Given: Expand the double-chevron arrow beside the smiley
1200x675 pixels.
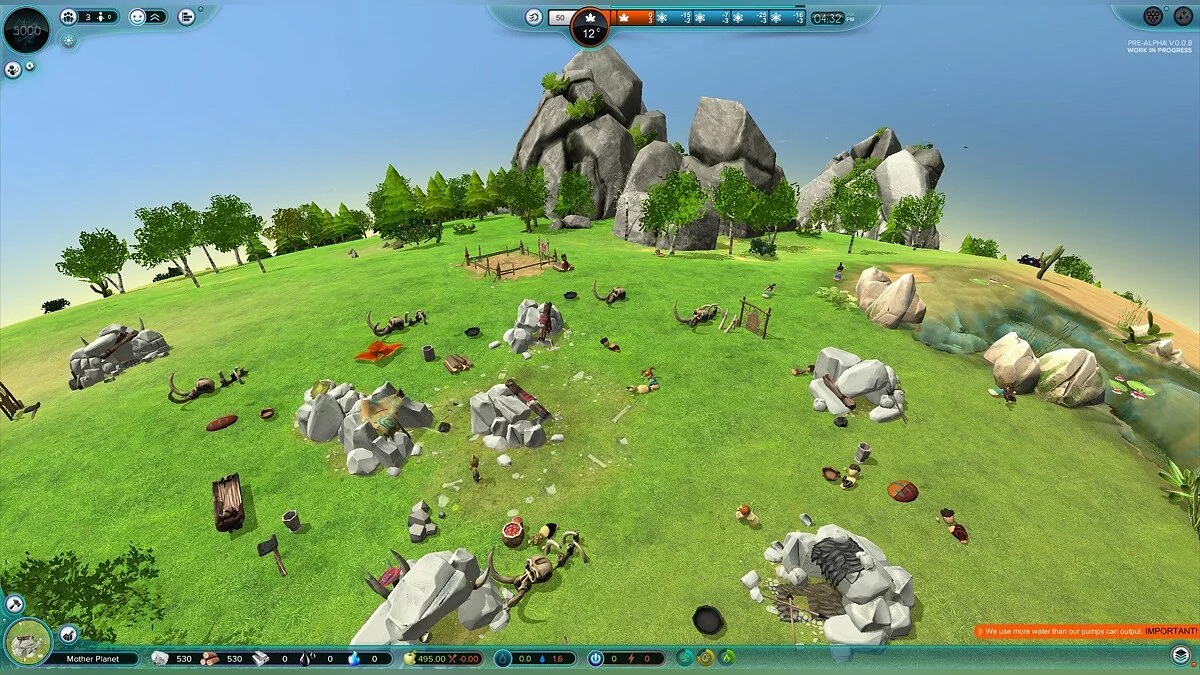Looking at the screenshot, I should (156, 16).
